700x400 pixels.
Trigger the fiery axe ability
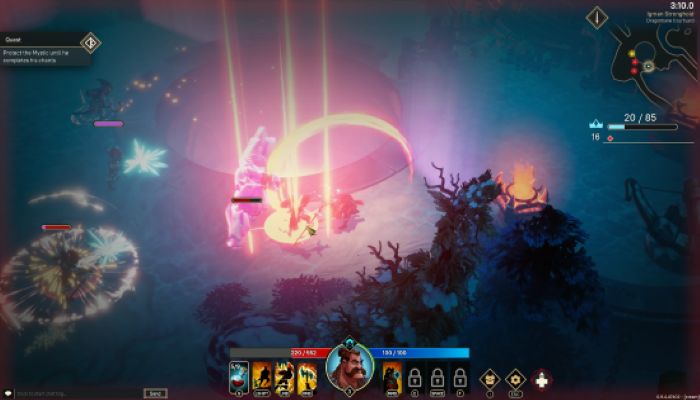pyautogui.click(x=307, y=376)
